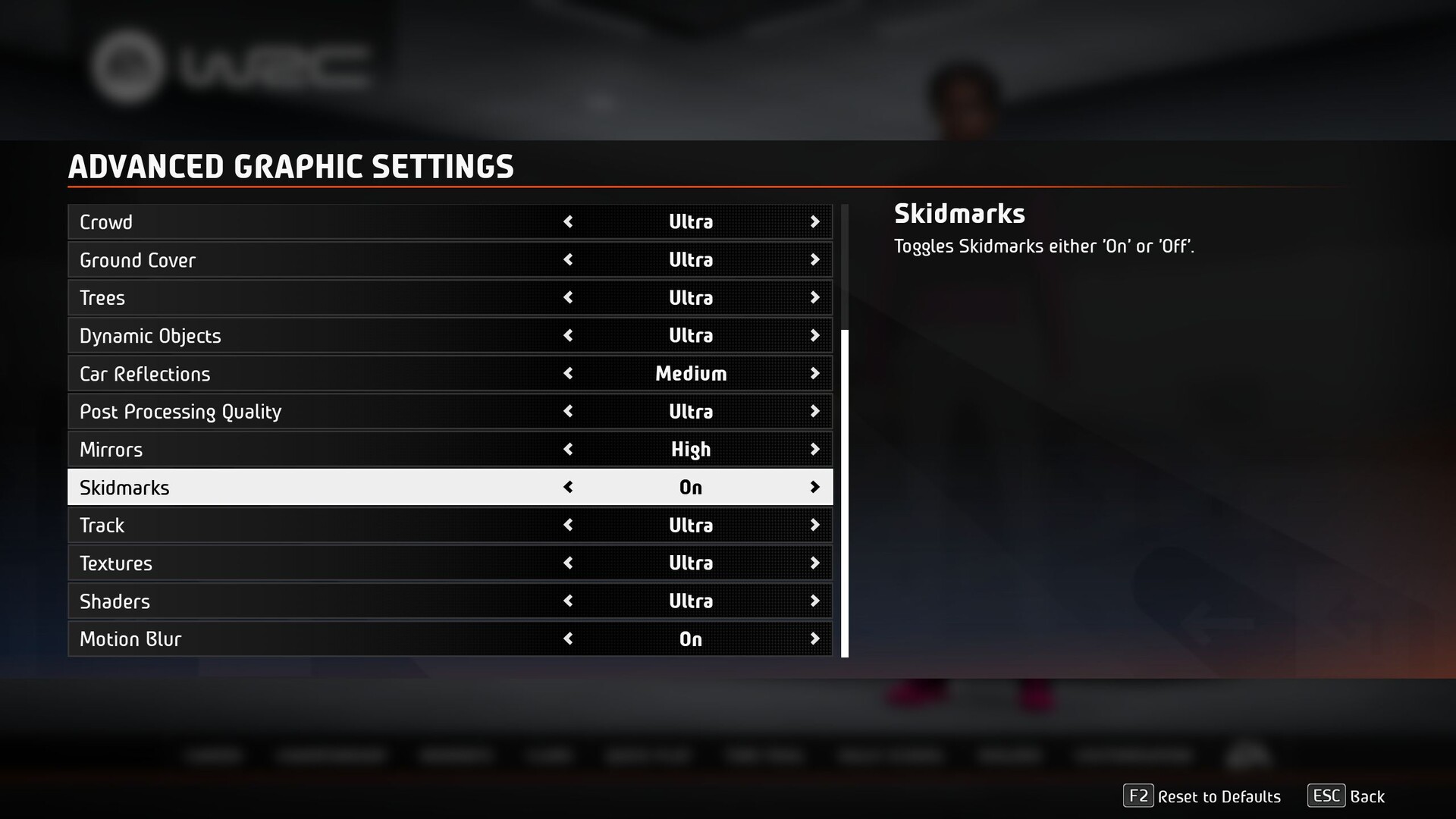1456x819 pixels.
Task: Click the right arrow for Shaders
Action: [814, 601]
